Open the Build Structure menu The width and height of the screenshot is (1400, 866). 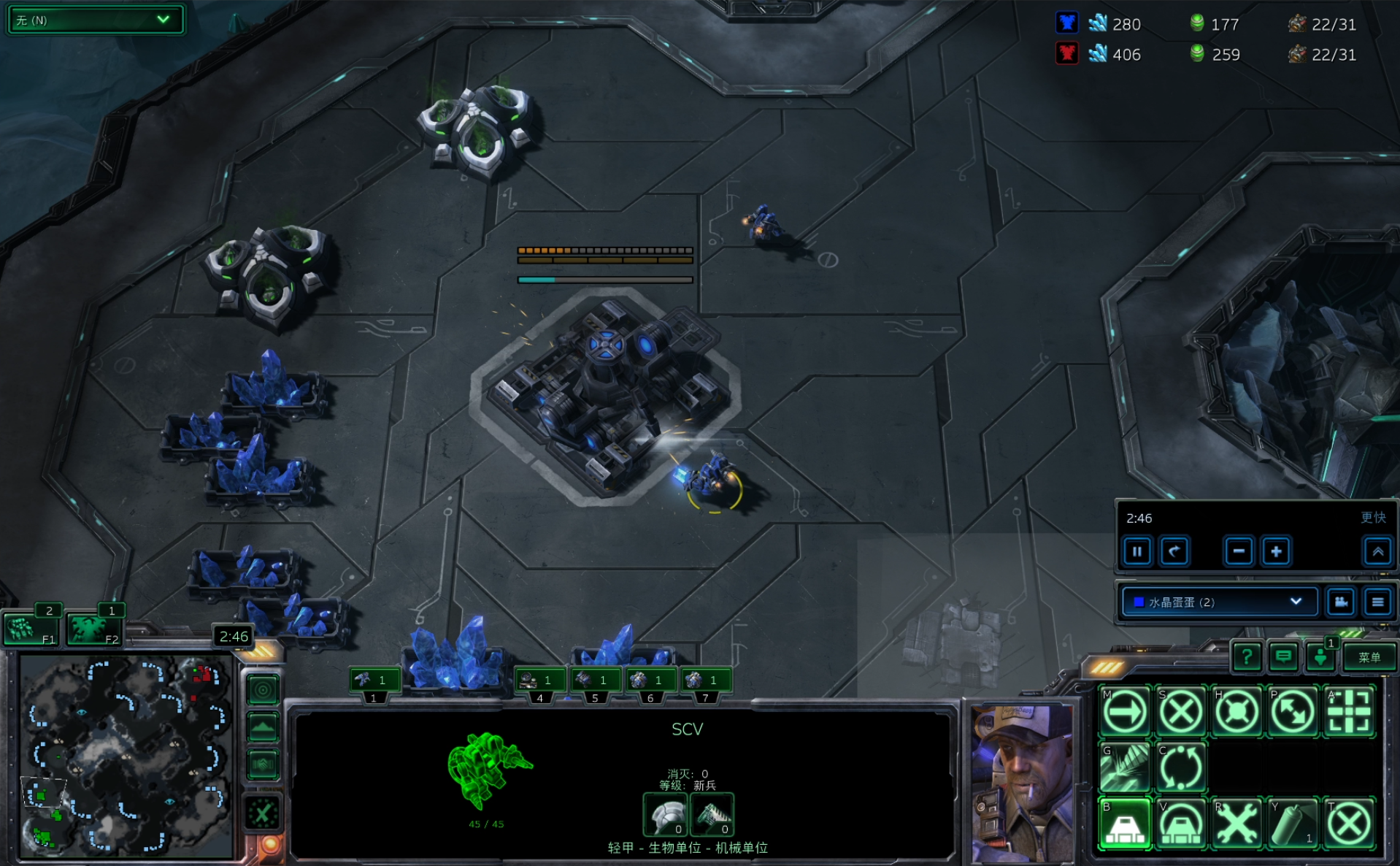[x=1125, y=824]
